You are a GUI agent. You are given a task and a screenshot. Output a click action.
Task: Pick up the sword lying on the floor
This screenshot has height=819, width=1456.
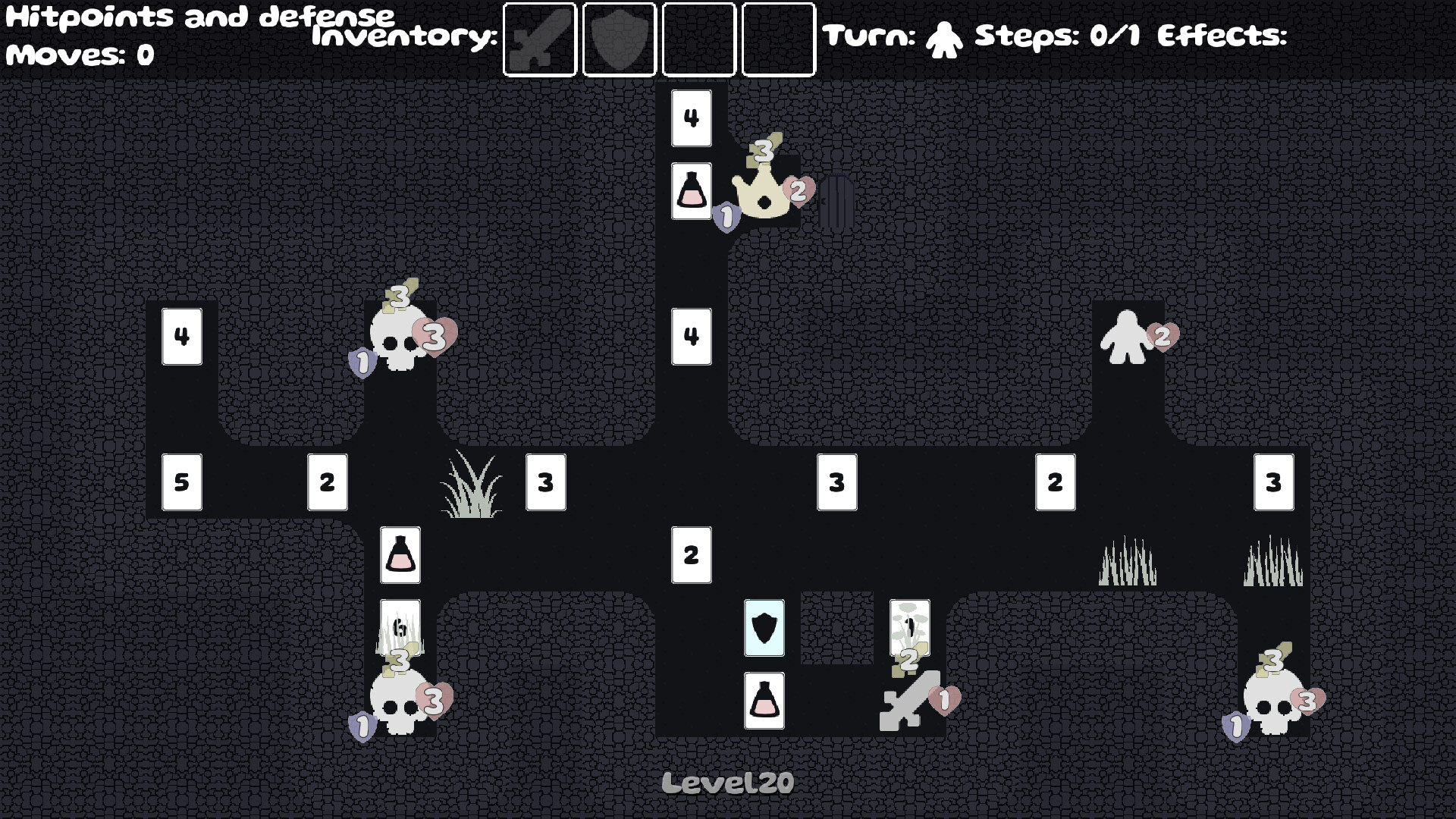click(x=910, y=701)
